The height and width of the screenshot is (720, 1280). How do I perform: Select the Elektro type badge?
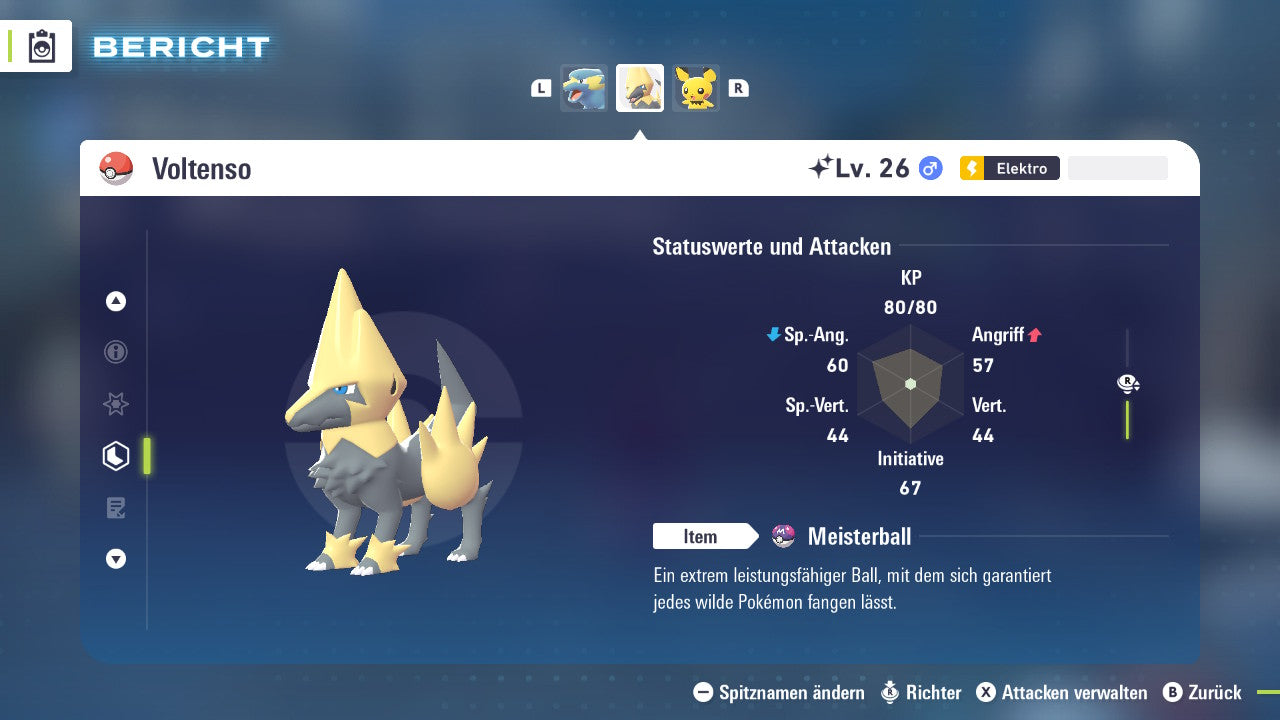coord(1010,168)
